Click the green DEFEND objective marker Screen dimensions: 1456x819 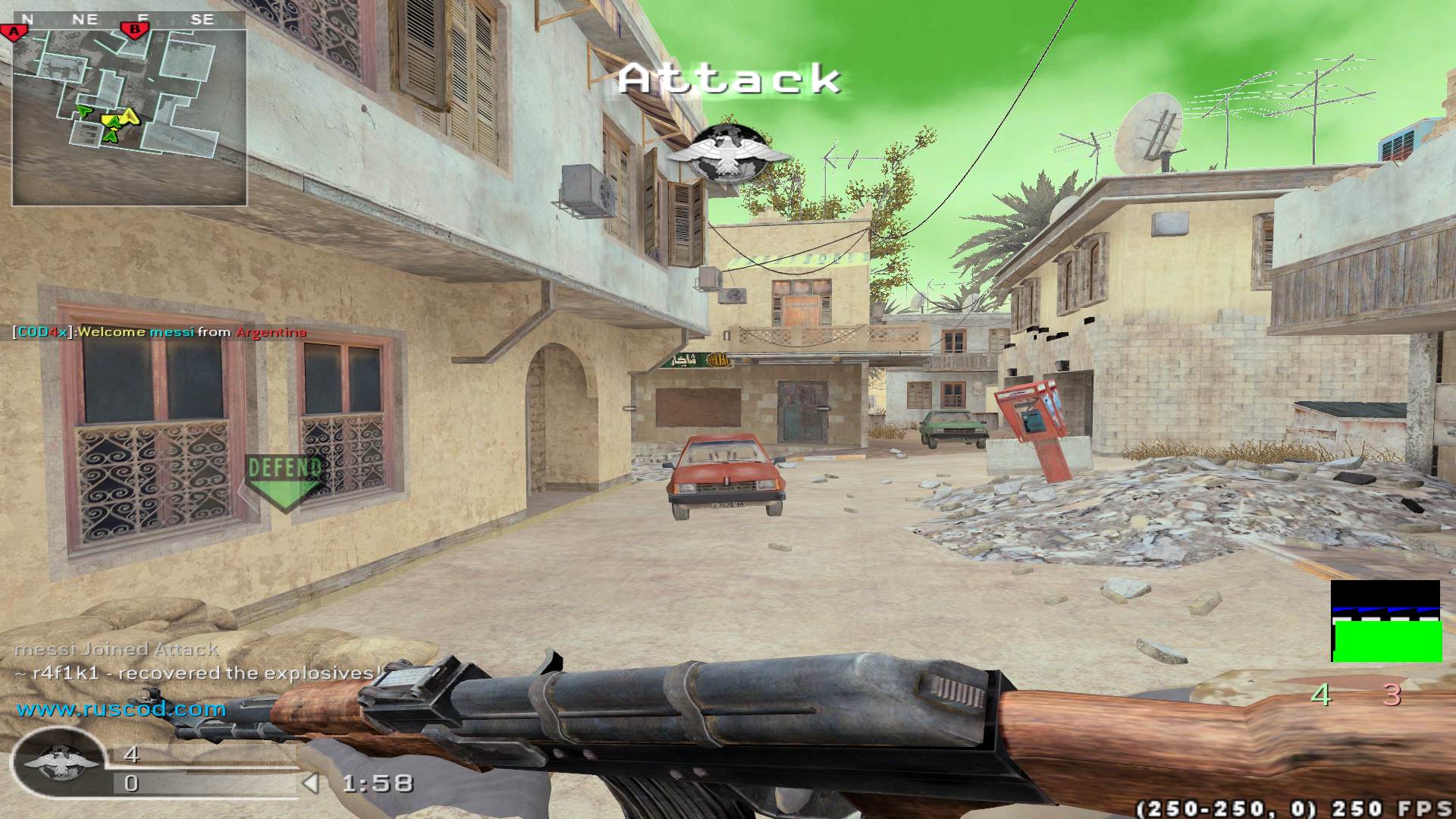(283, 481)
